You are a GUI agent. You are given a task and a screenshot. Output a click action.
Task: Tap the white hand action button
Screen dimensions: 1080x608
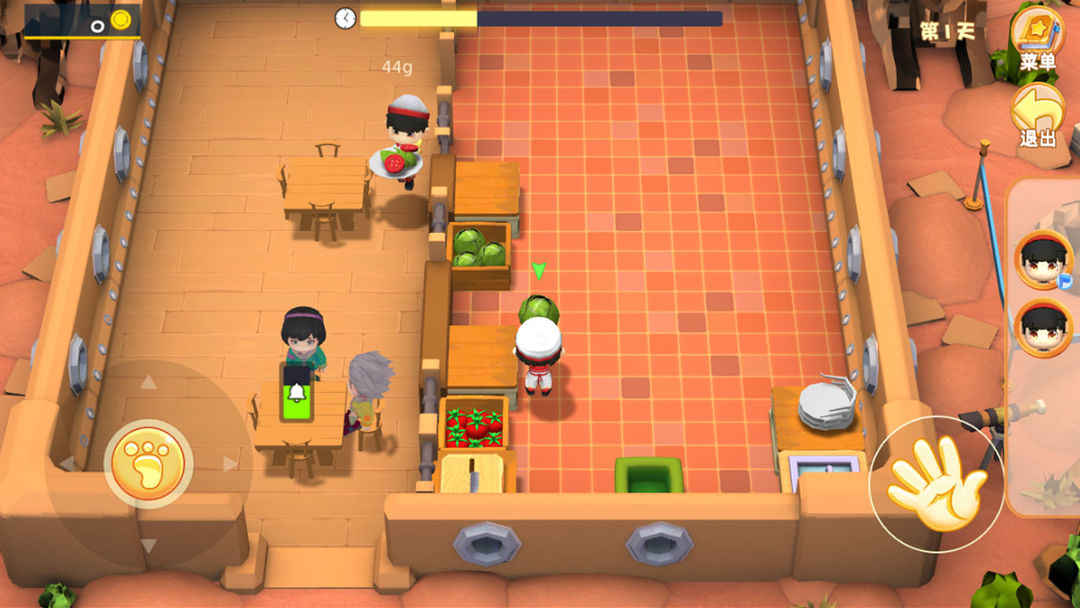[936, 483]
